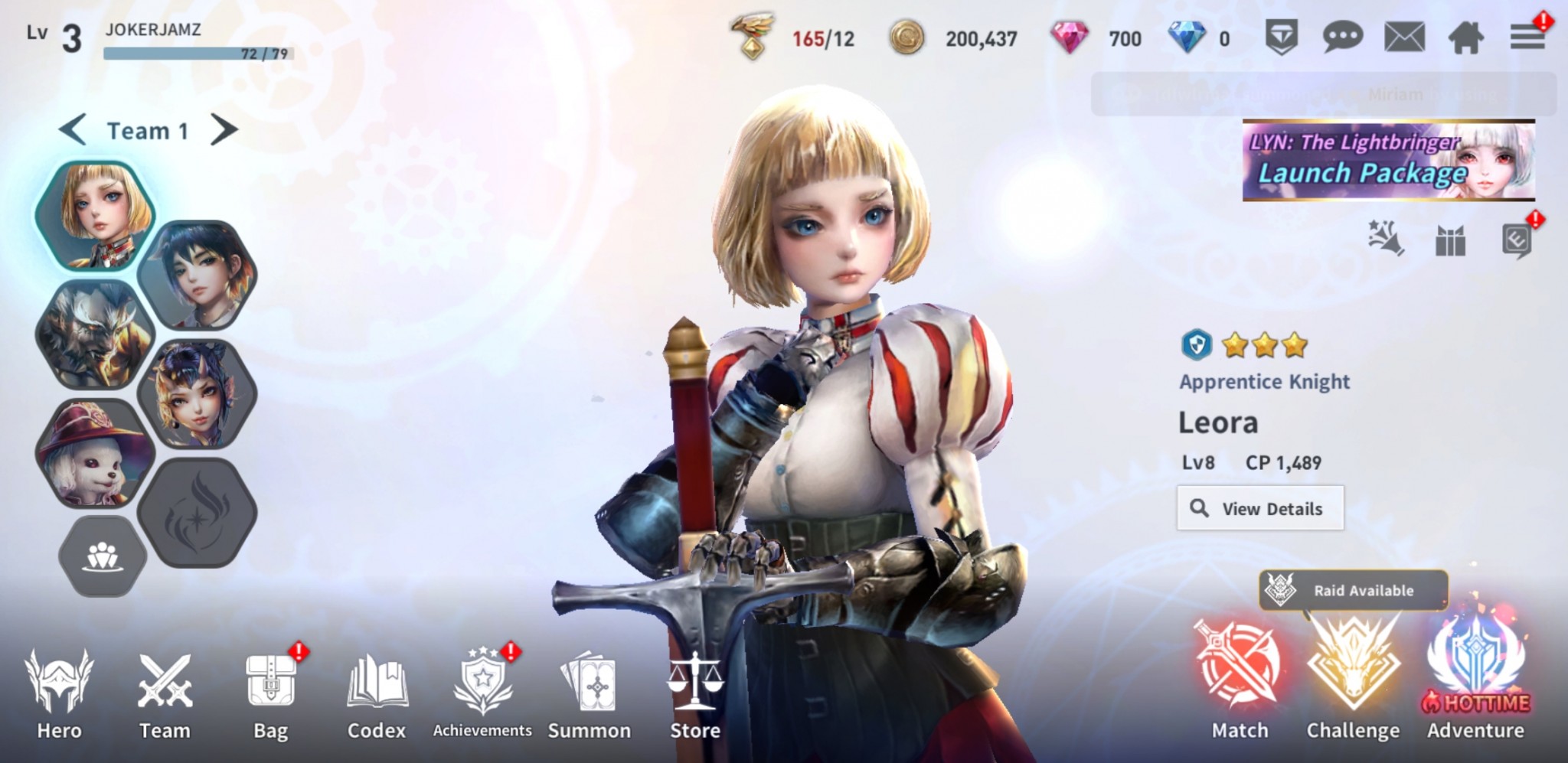1568x763 pixels.
Task: Open the Hero menu
Action: click(x=59, y=693)
